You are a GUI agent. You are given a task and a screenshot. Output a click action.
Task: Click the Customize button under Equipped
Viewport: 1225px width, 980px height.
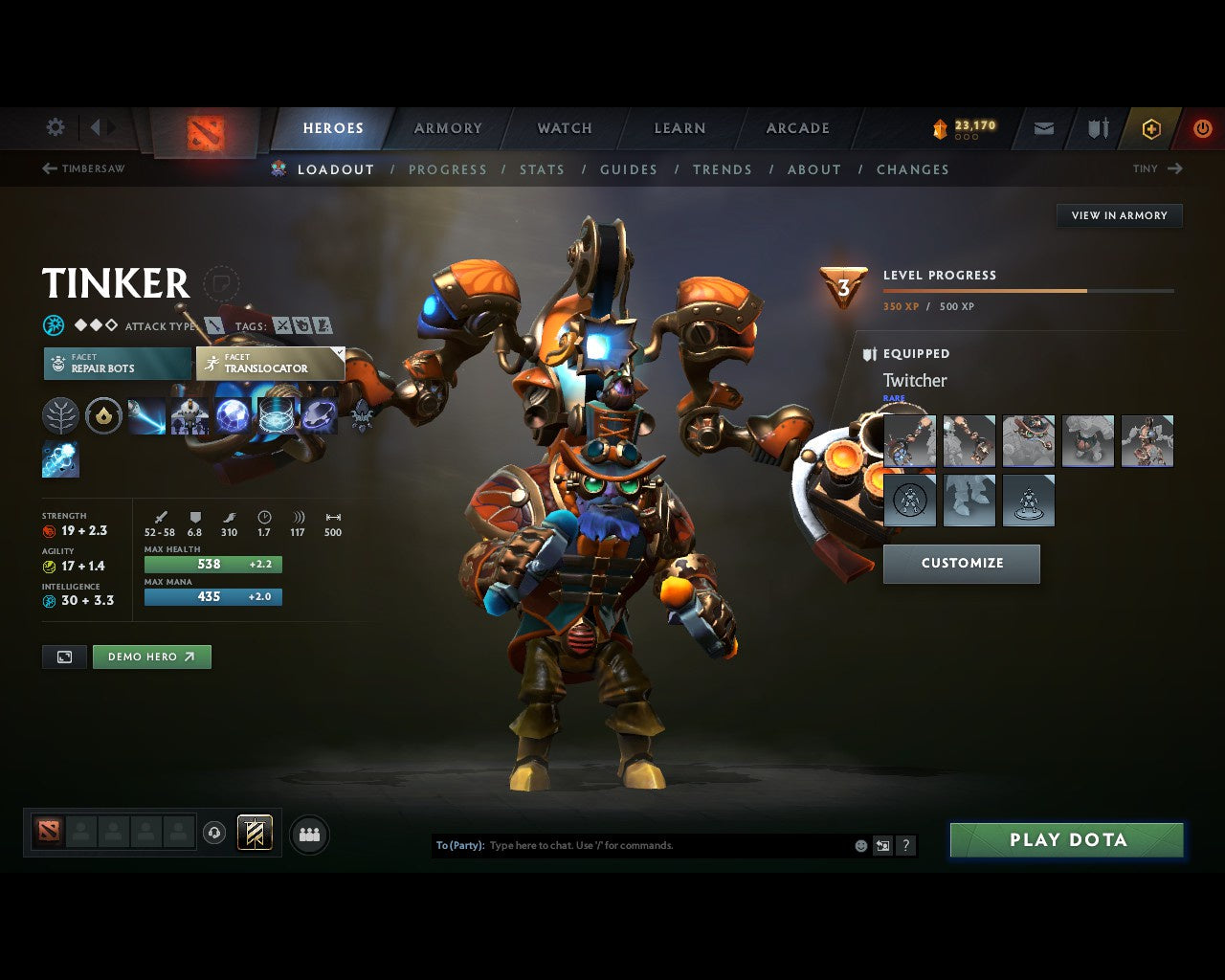click(x=961, y=564)
